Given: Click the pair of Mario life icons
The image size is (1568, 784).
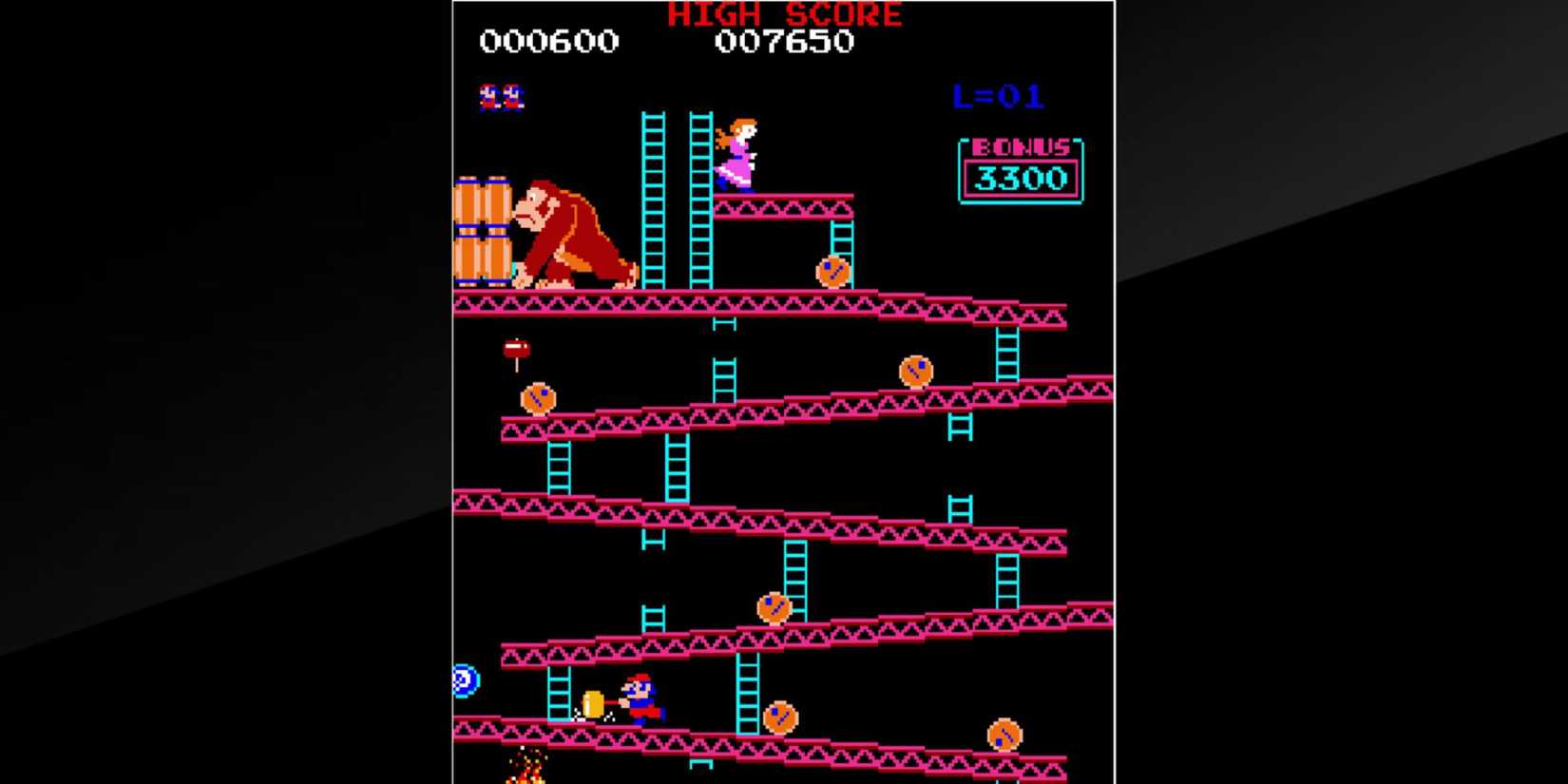Looking at the screenshot, I should (x=501, y=95).
